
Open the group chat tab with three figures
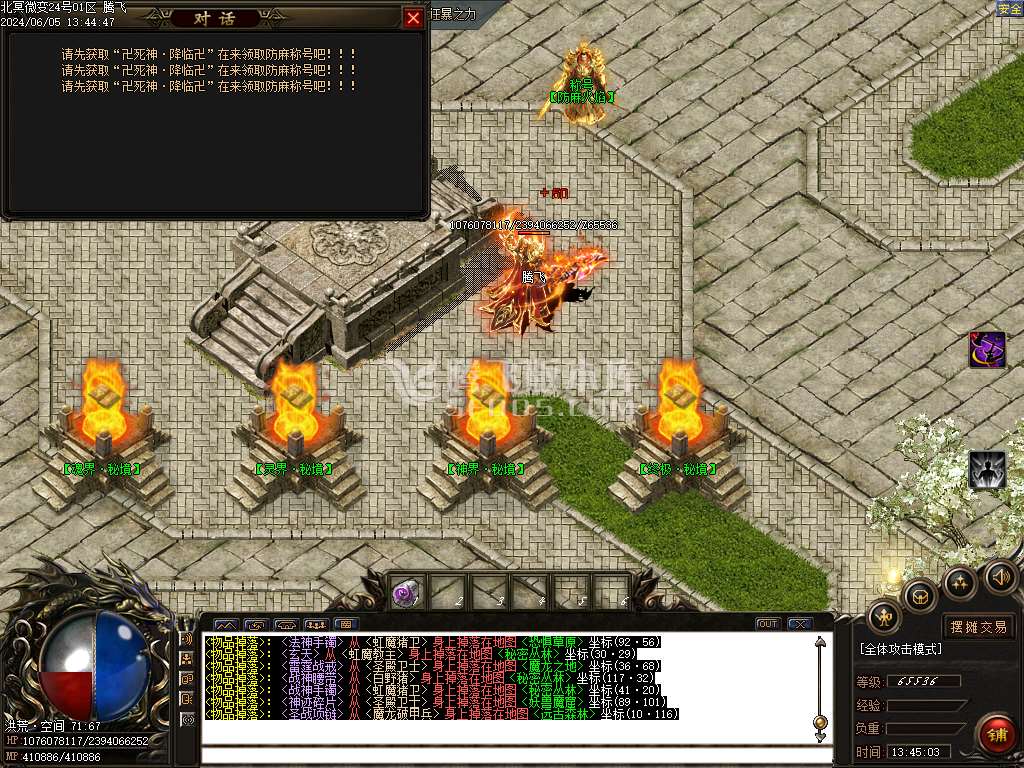(x=316, y=625)
